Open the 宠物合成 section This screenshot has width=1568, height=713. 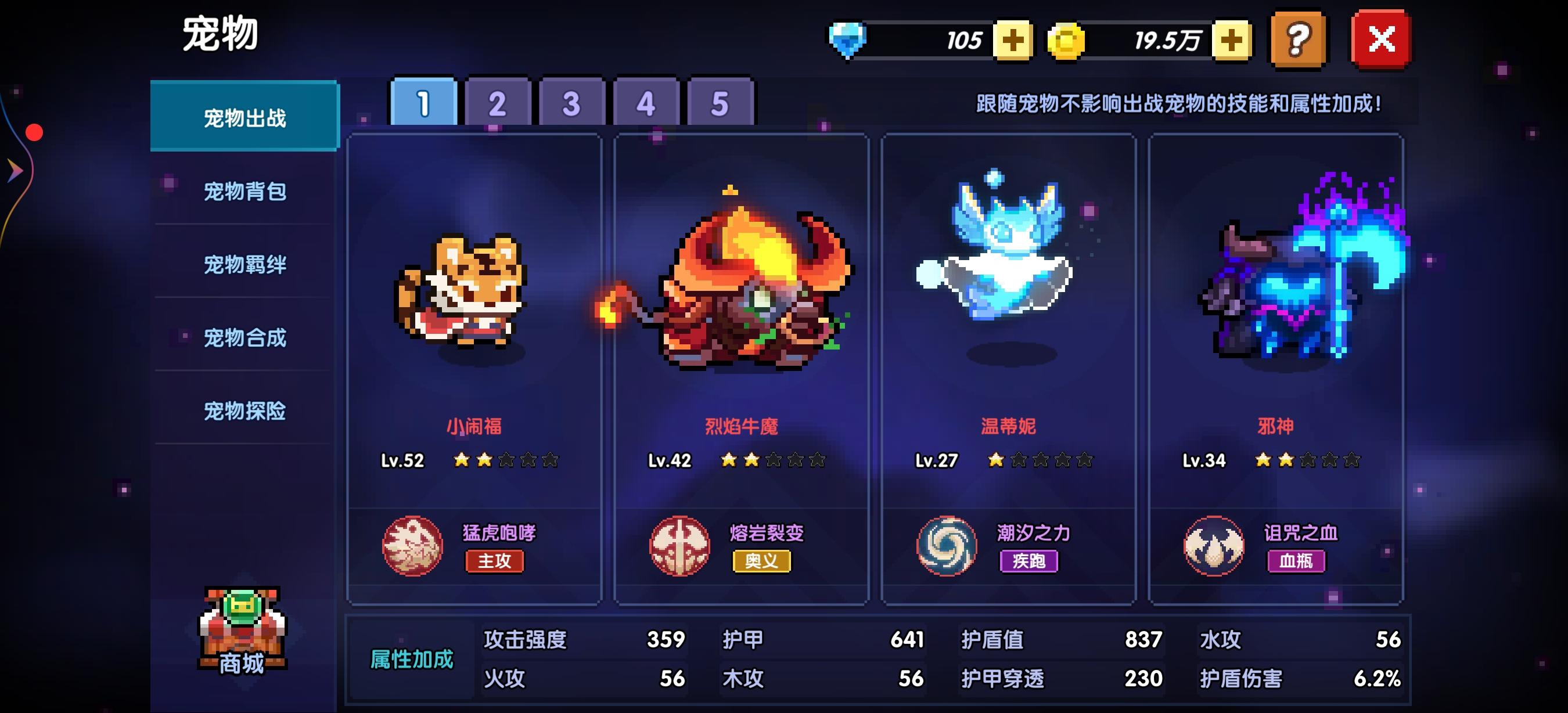click(243, 338)
